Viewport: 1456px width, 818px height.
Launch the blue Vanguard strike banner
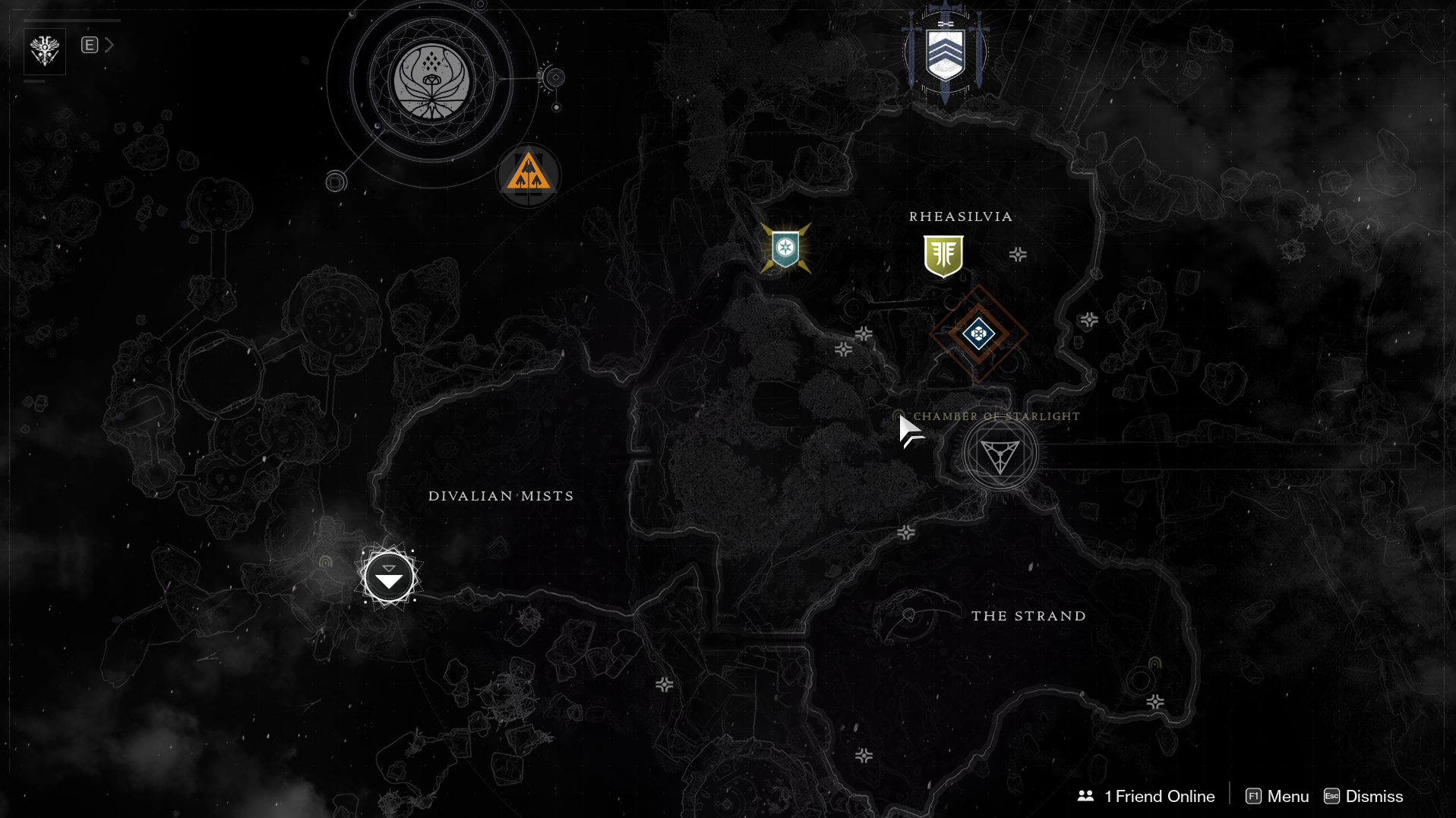[945, 53]
